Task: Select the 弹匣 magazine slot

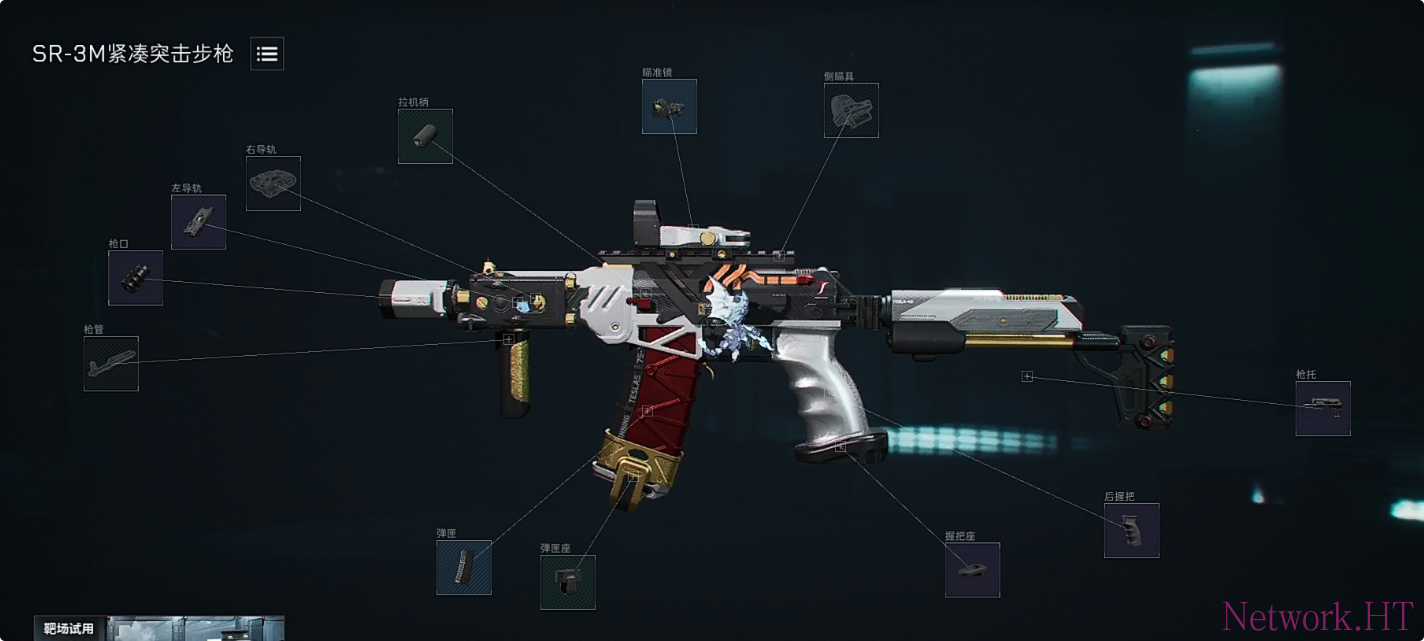Action: tap(463, 567)
